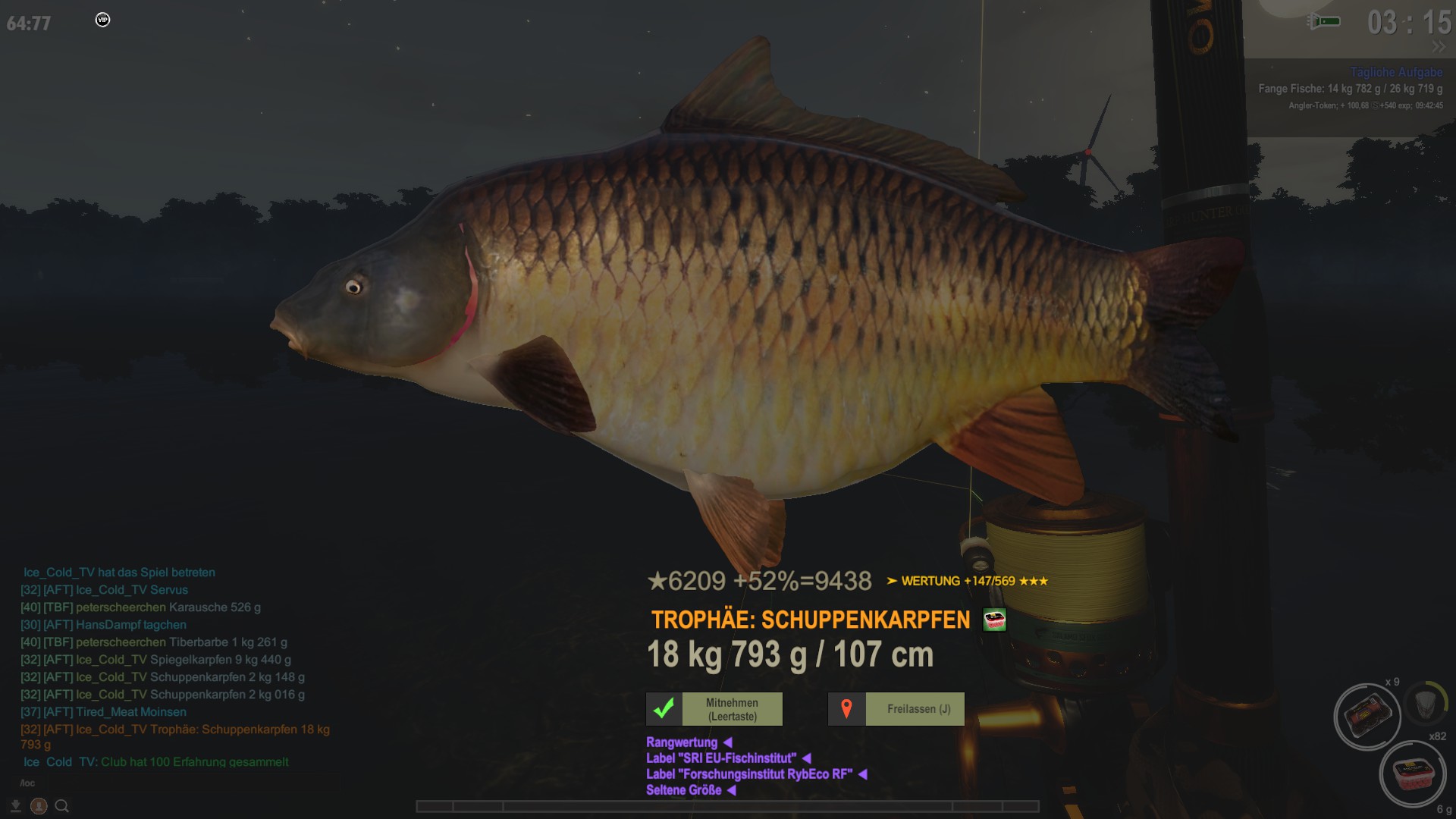Click the bait icon beside the trophy title
The height and width of the screenshot is (819, 1456).
[994, 620]
